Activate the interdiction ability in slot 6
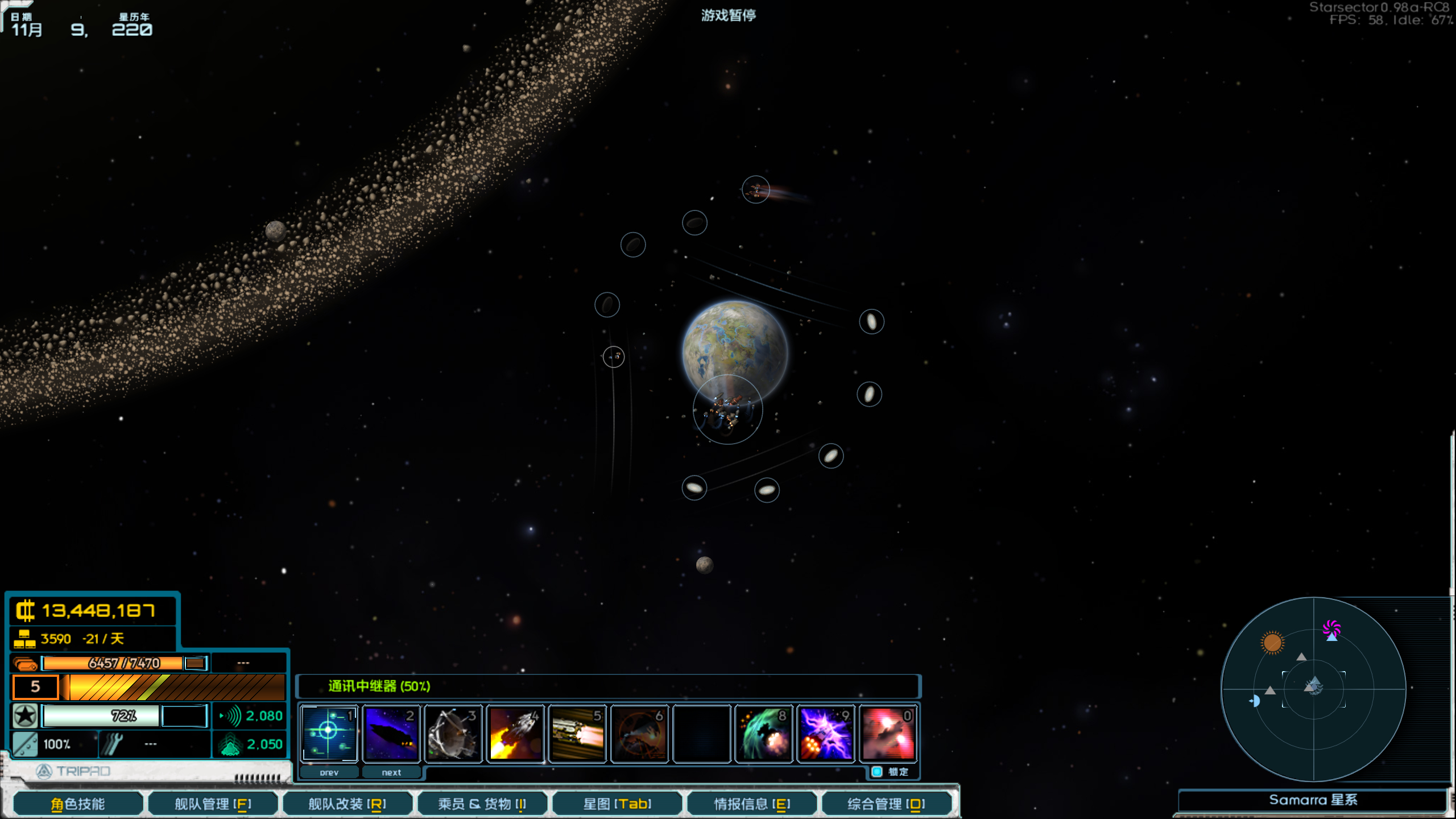Viewport: 1456px width, 819px height. point(639,733)
